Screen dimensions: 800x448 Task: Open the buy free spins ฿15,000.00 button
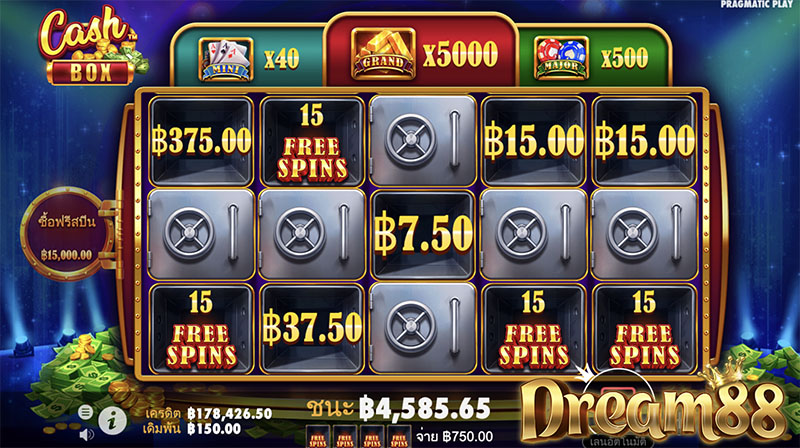click(x=67, y=233)
